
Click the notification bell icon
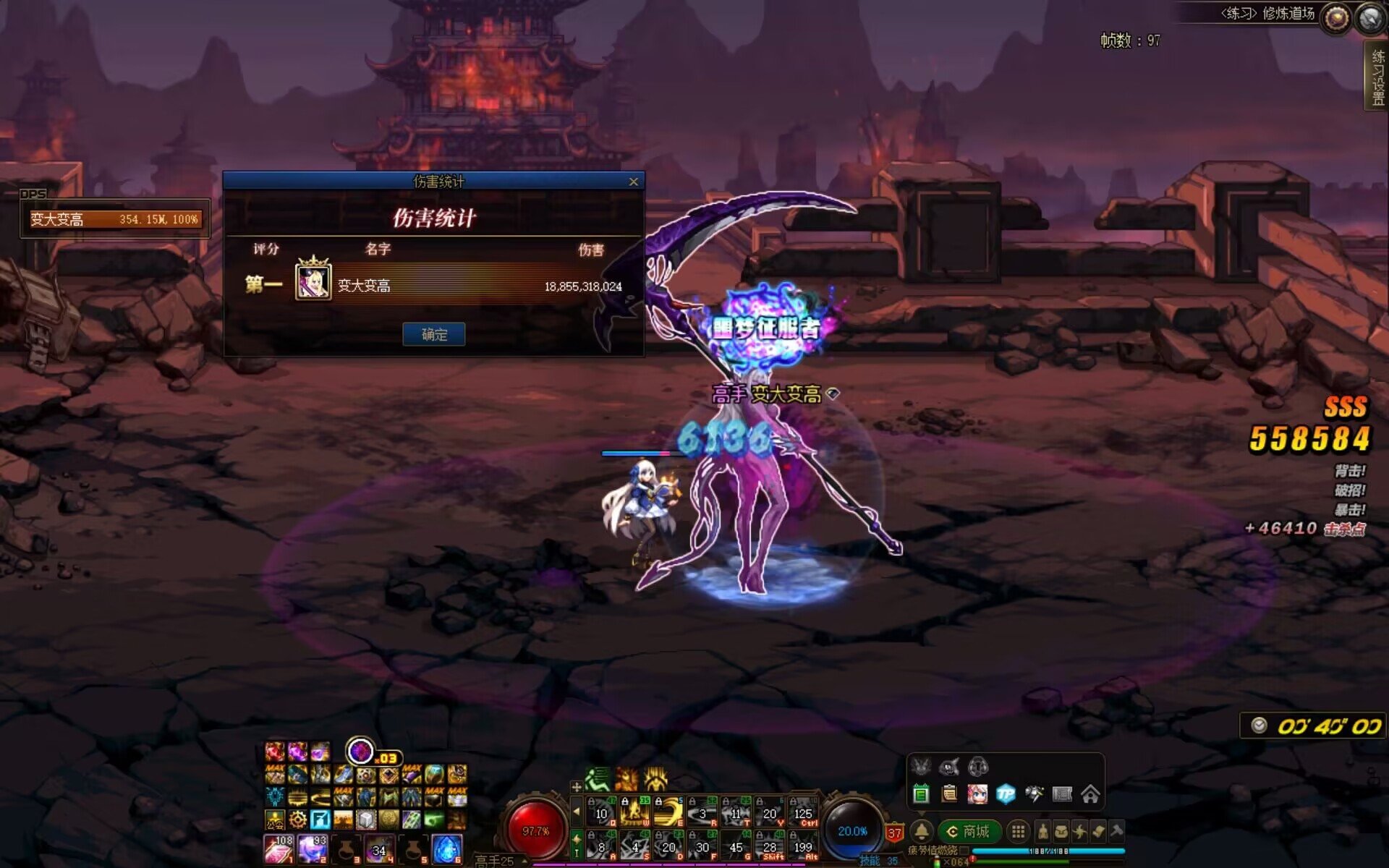[922, 832]
